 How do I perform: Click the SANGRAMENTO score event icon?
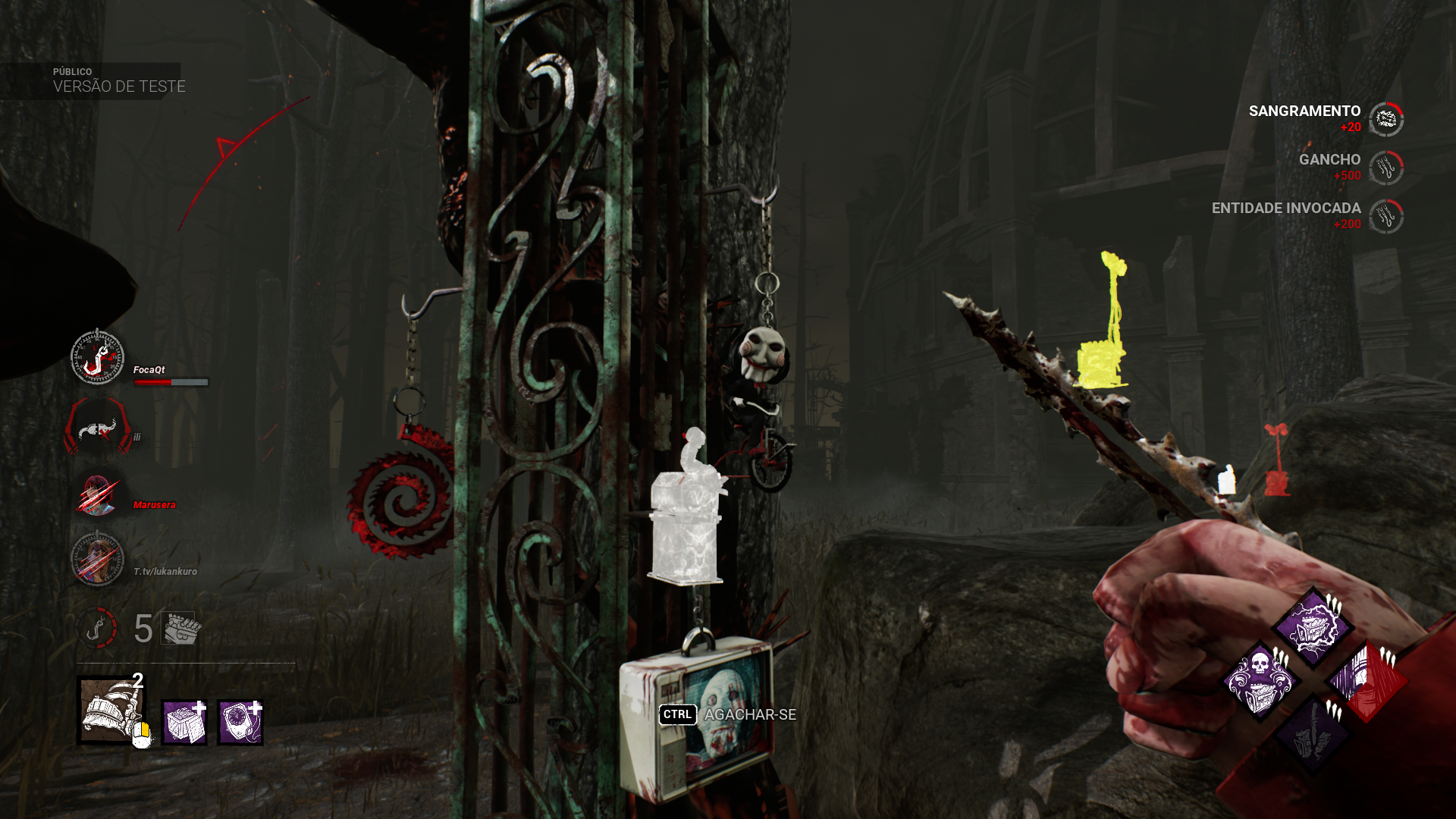tap(1386, 120)
